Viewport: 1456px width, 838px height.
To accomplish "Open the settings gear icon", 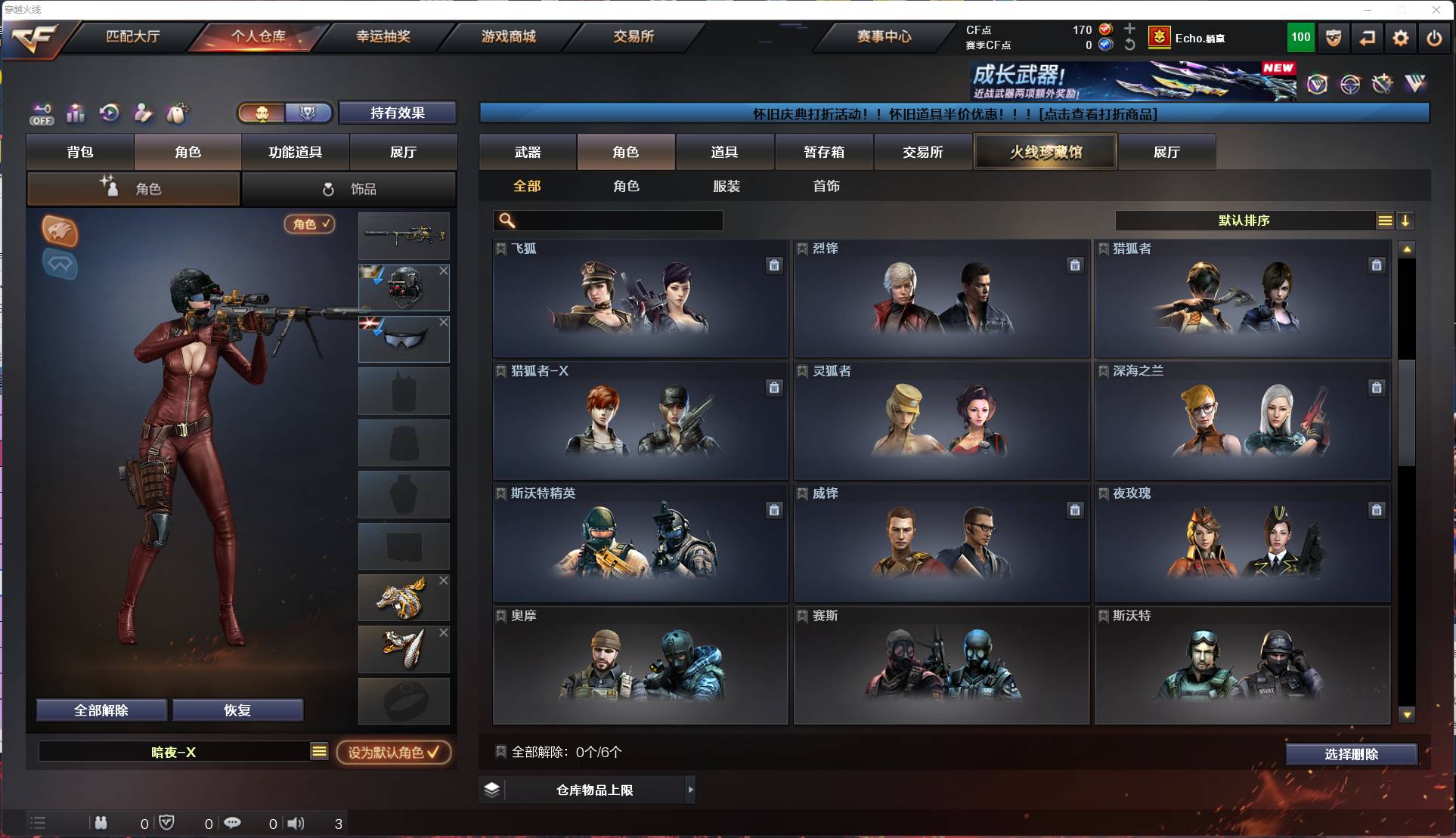I will point(1401,37).
